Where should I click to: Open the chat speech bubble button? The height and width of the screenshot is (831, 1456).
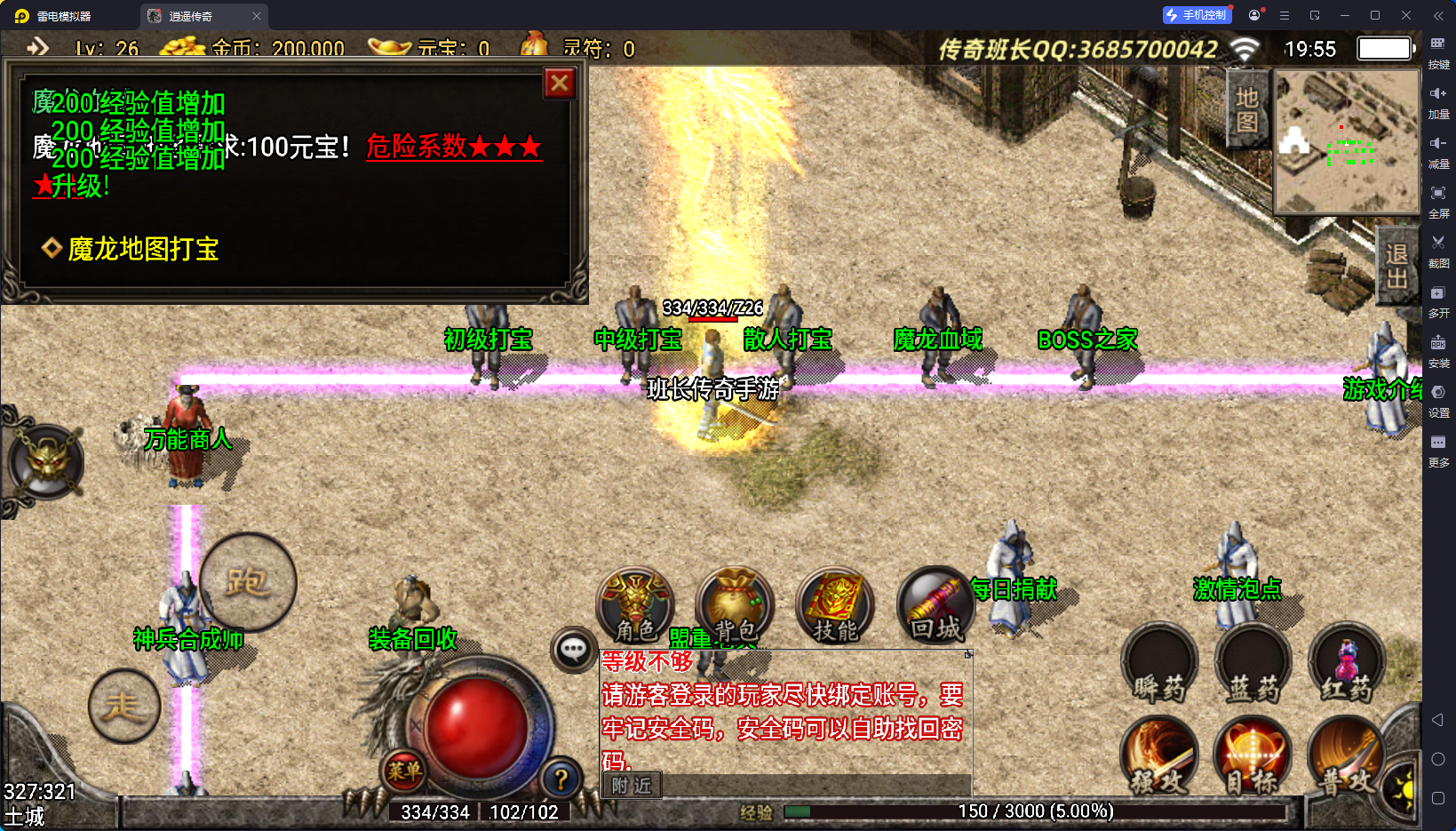[573, 650]
